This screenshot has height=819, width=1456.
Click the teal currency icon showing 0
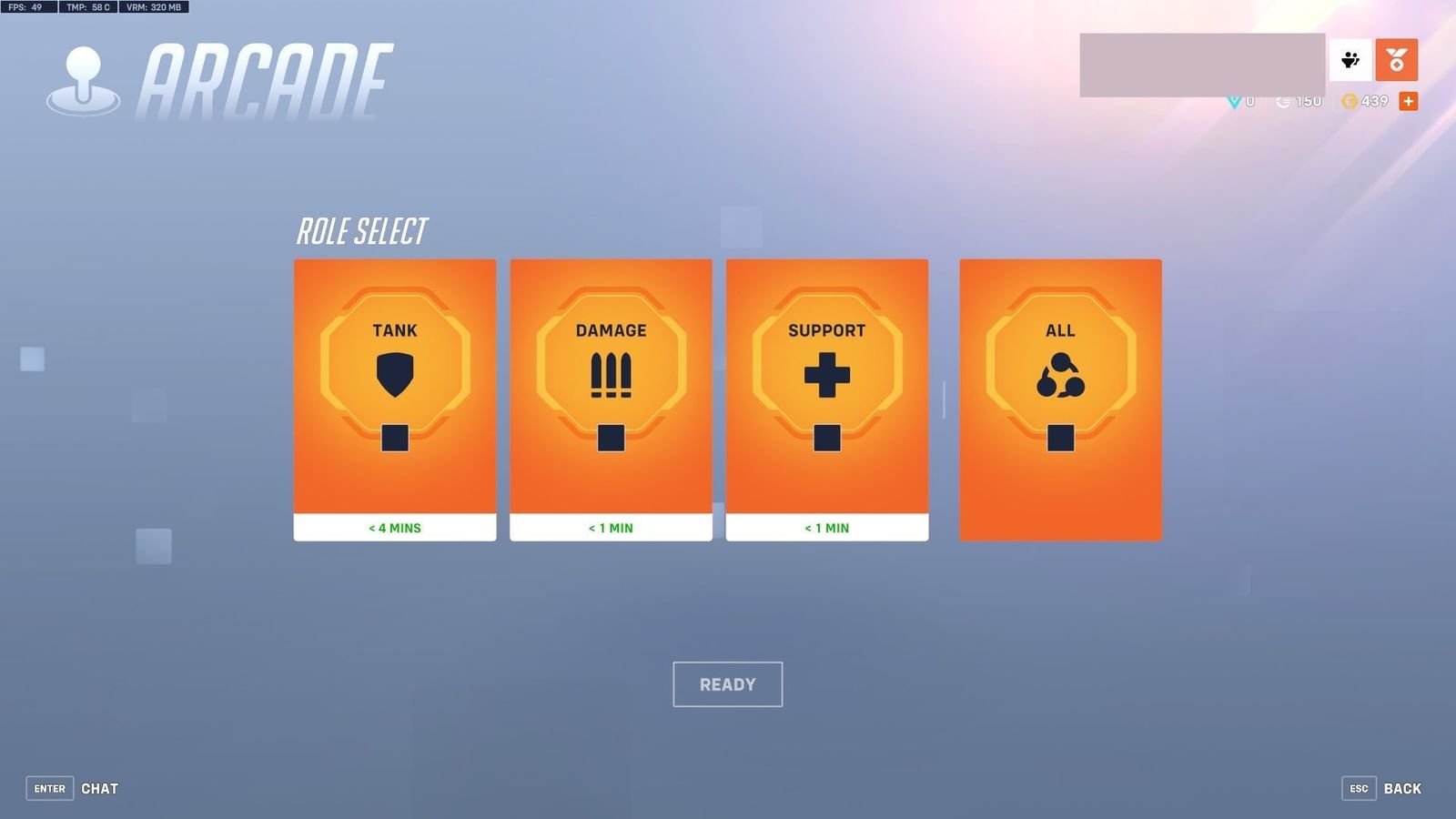tap(1234, 101)
